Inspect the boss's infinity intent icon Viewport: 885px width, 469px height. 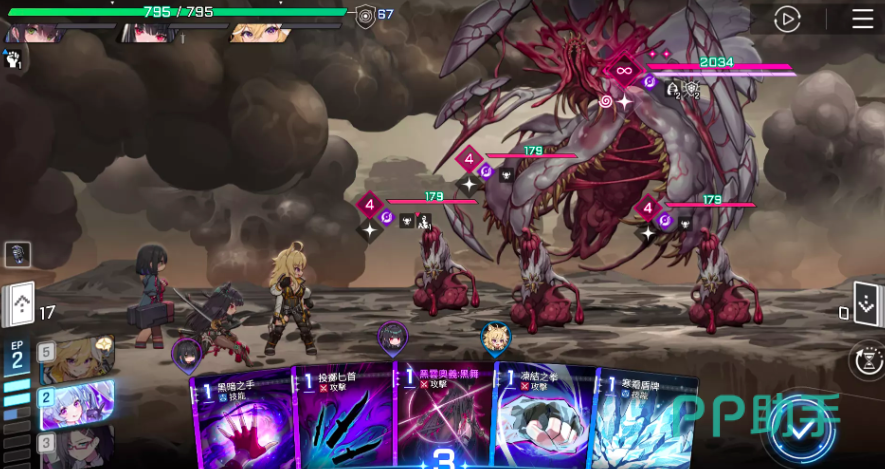[624, 70]
